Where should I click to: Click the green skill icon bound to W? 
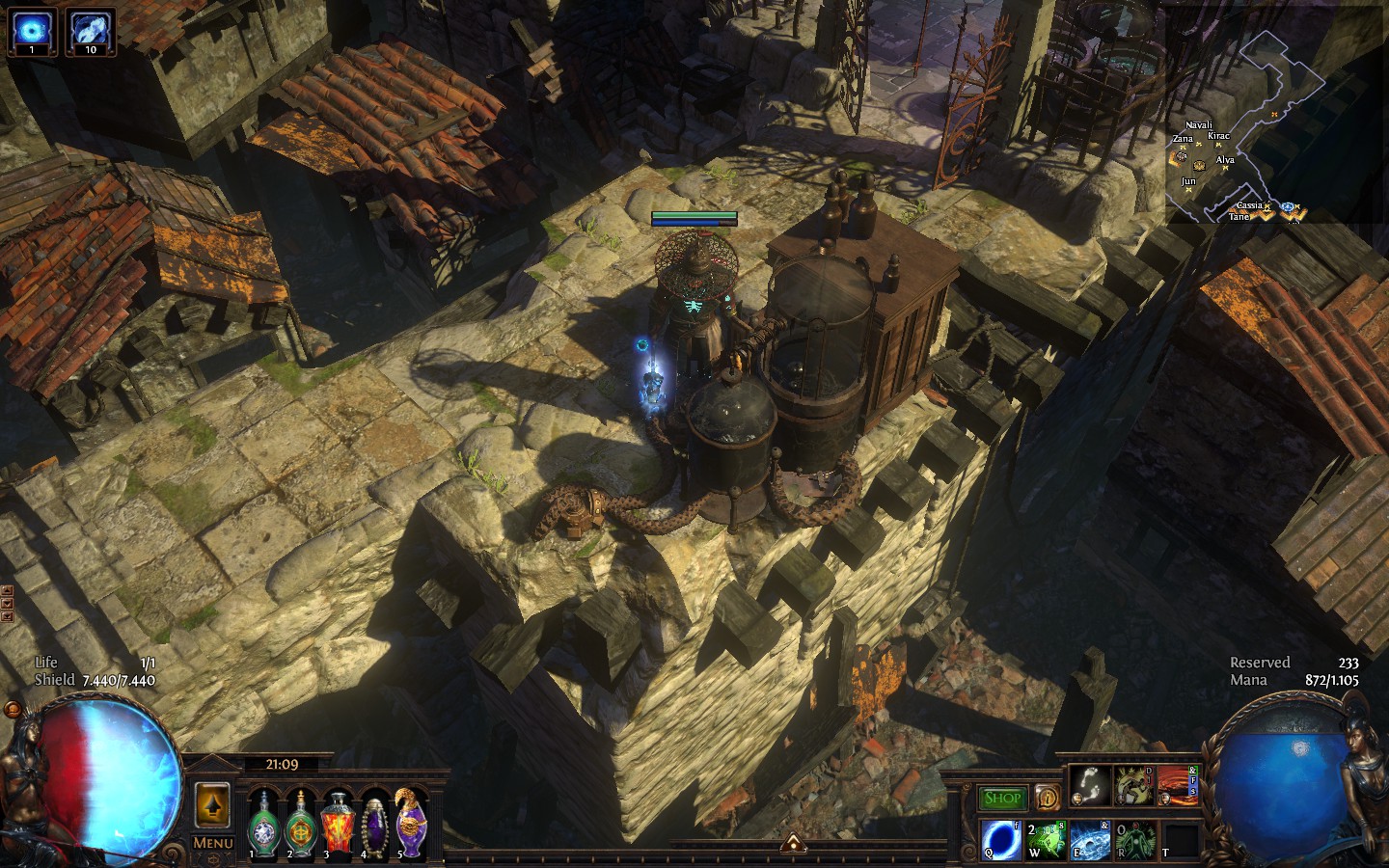click(x=1047, y=840)
